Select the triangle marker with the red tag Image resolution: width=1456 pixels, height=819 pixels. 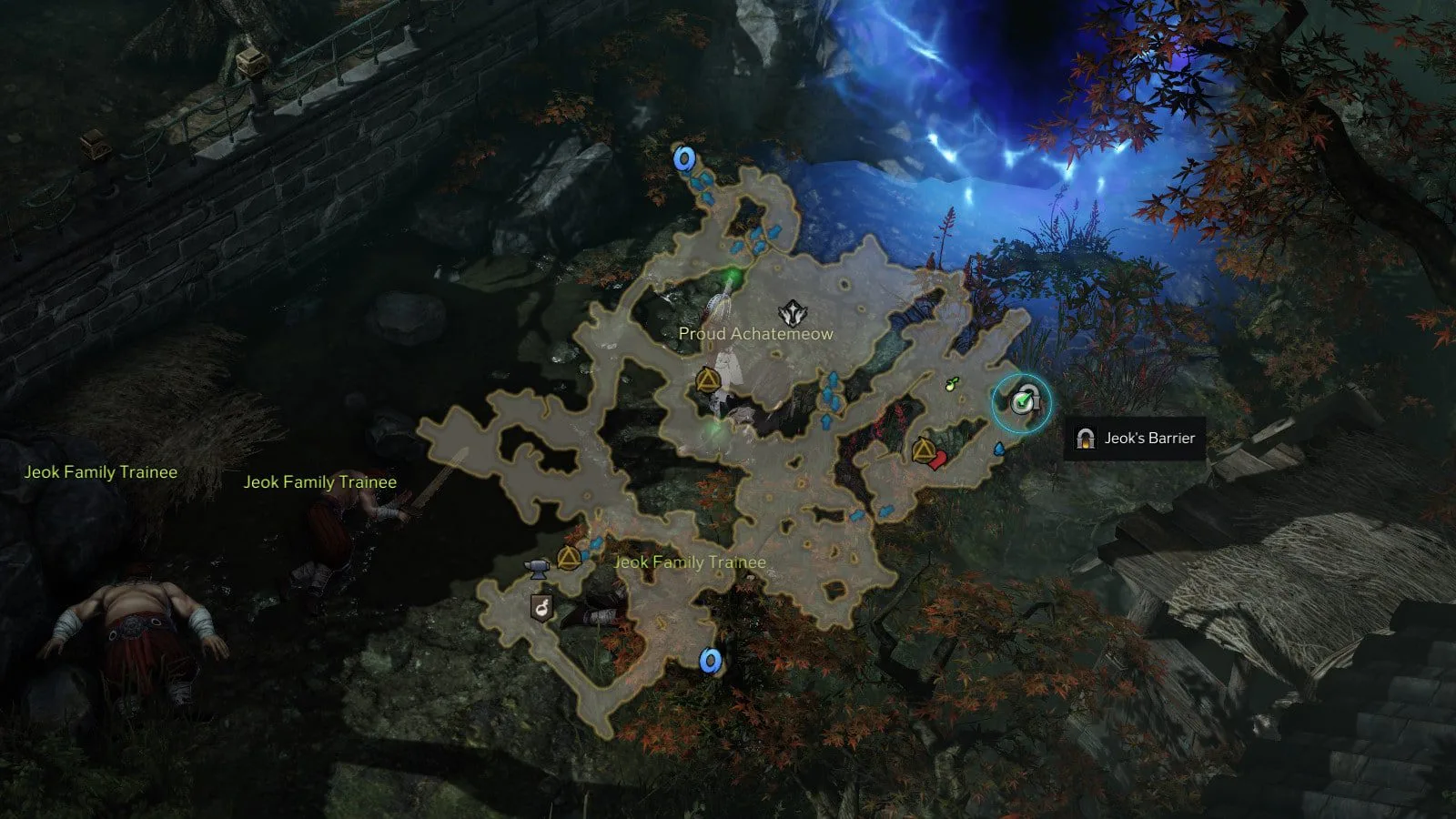(924, 450)
